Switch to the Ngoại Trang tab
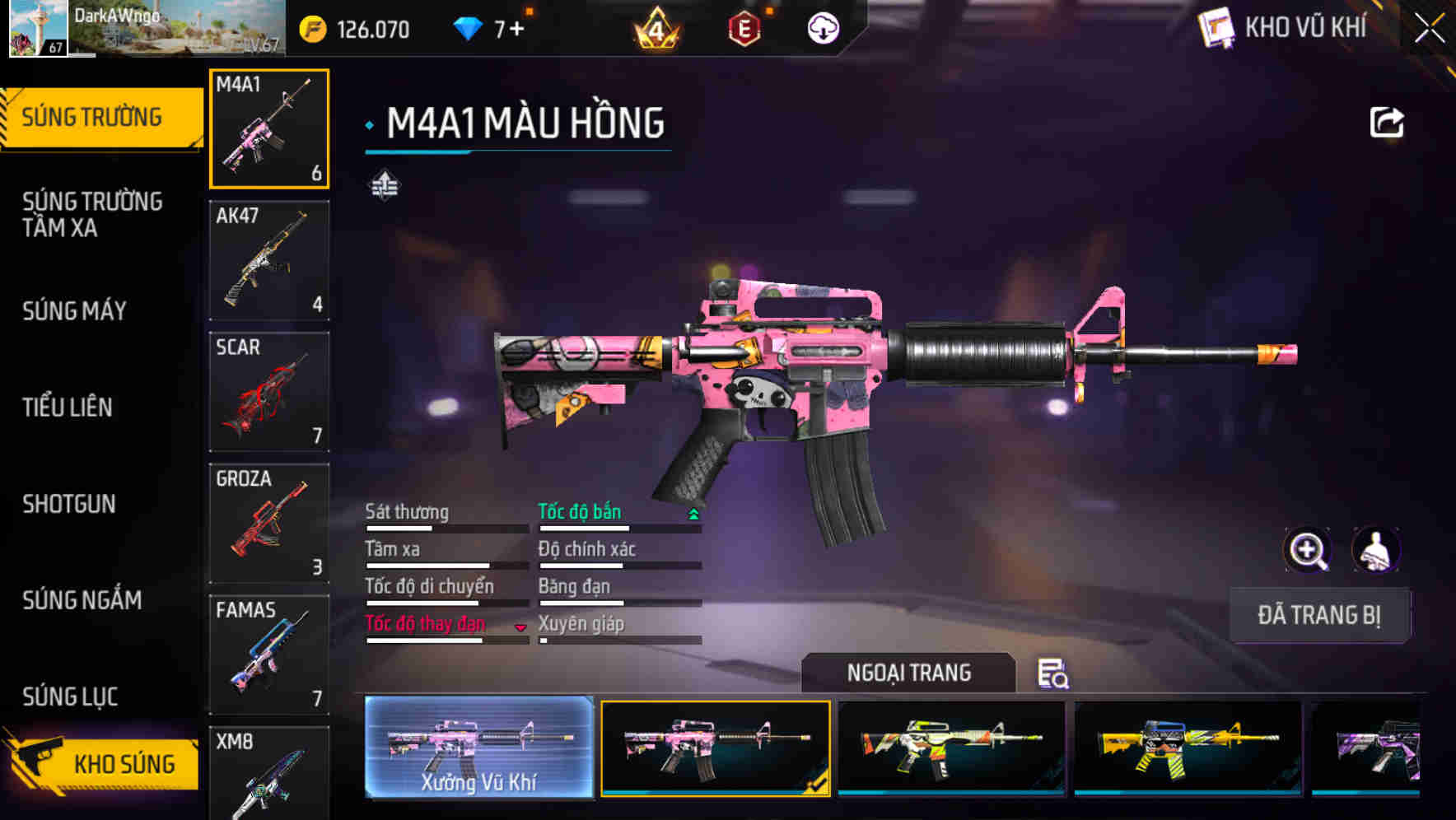The image size is (1456, 820). coord(908,673)
